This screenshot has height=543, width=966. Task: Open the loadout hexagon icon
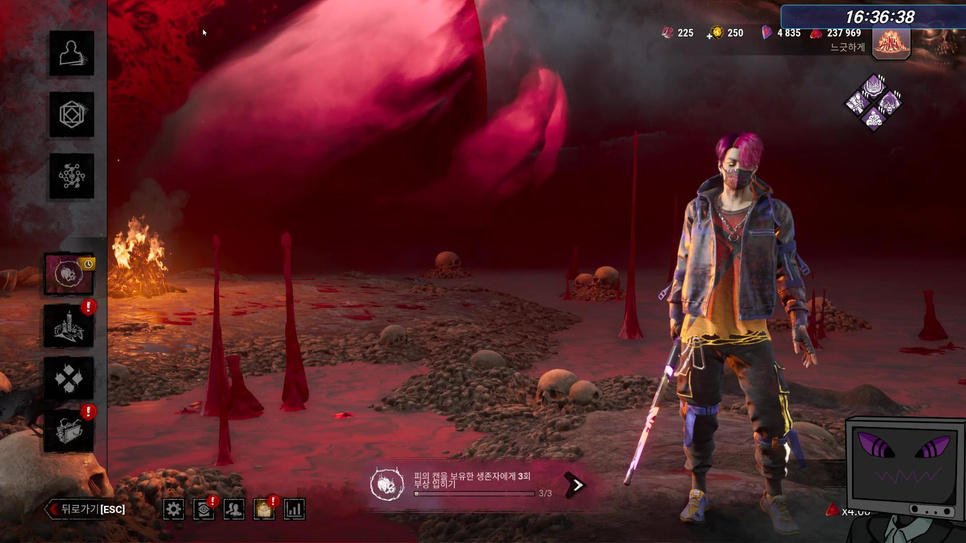click(72, 115)
